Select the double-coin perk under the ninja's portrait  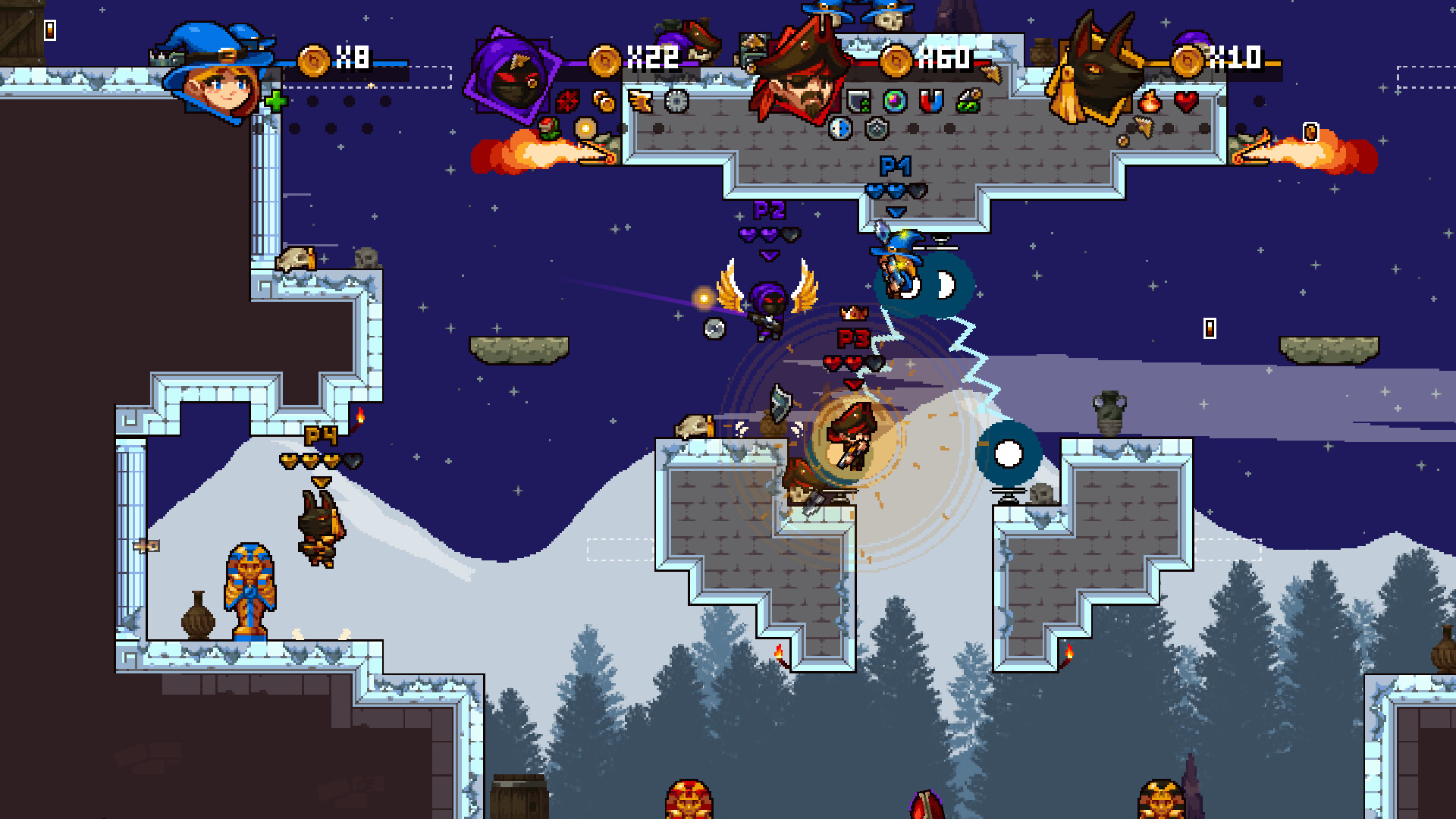click(x=603, y=101)
